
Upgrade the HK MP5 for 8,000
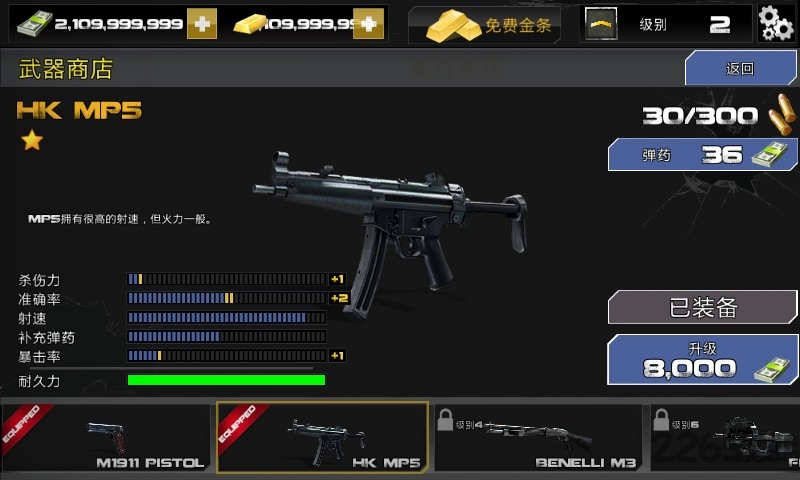click(702, 359)
